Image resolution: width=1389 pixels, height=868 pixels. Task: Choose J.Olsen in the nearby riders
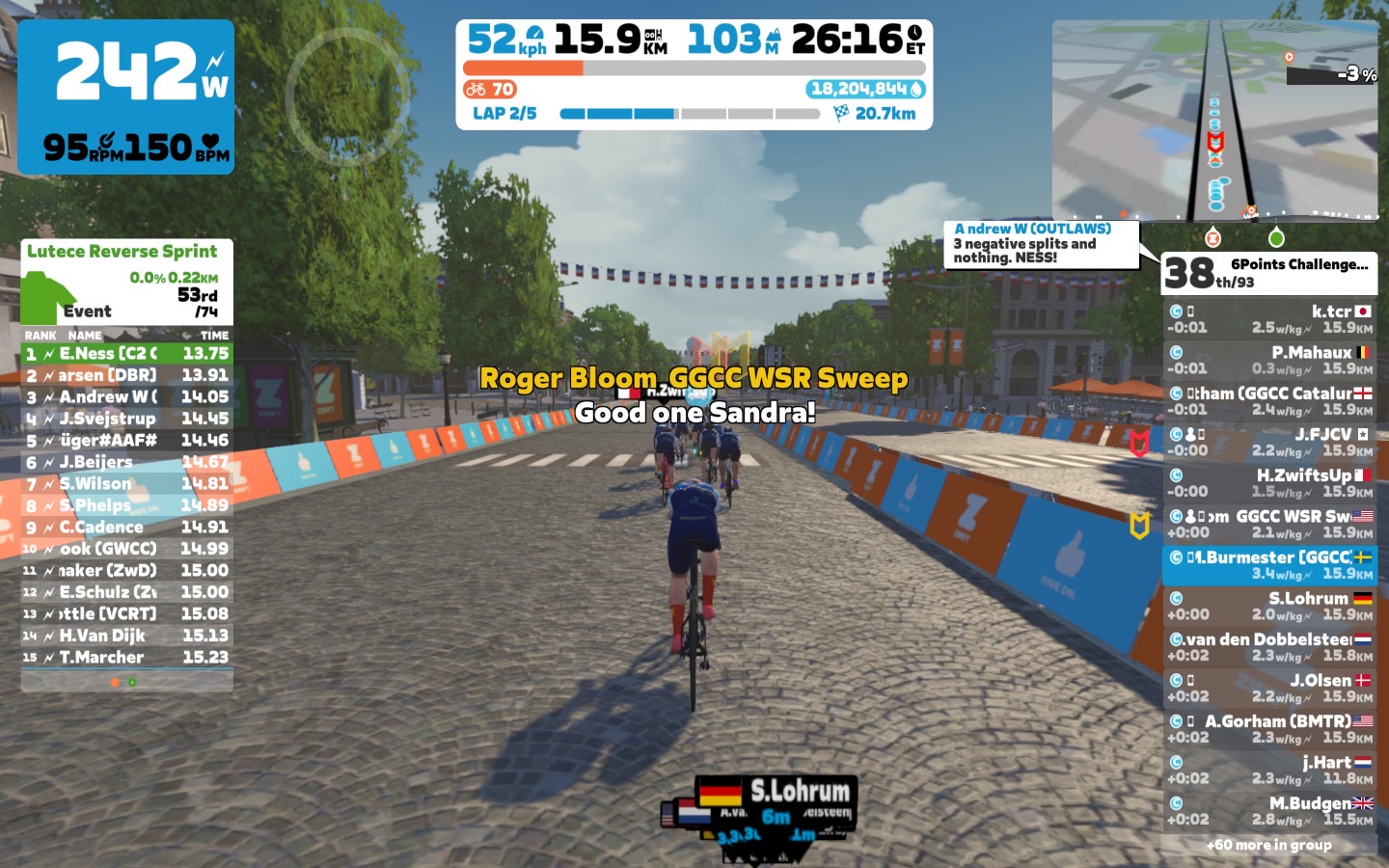[x=1269, y=688]
